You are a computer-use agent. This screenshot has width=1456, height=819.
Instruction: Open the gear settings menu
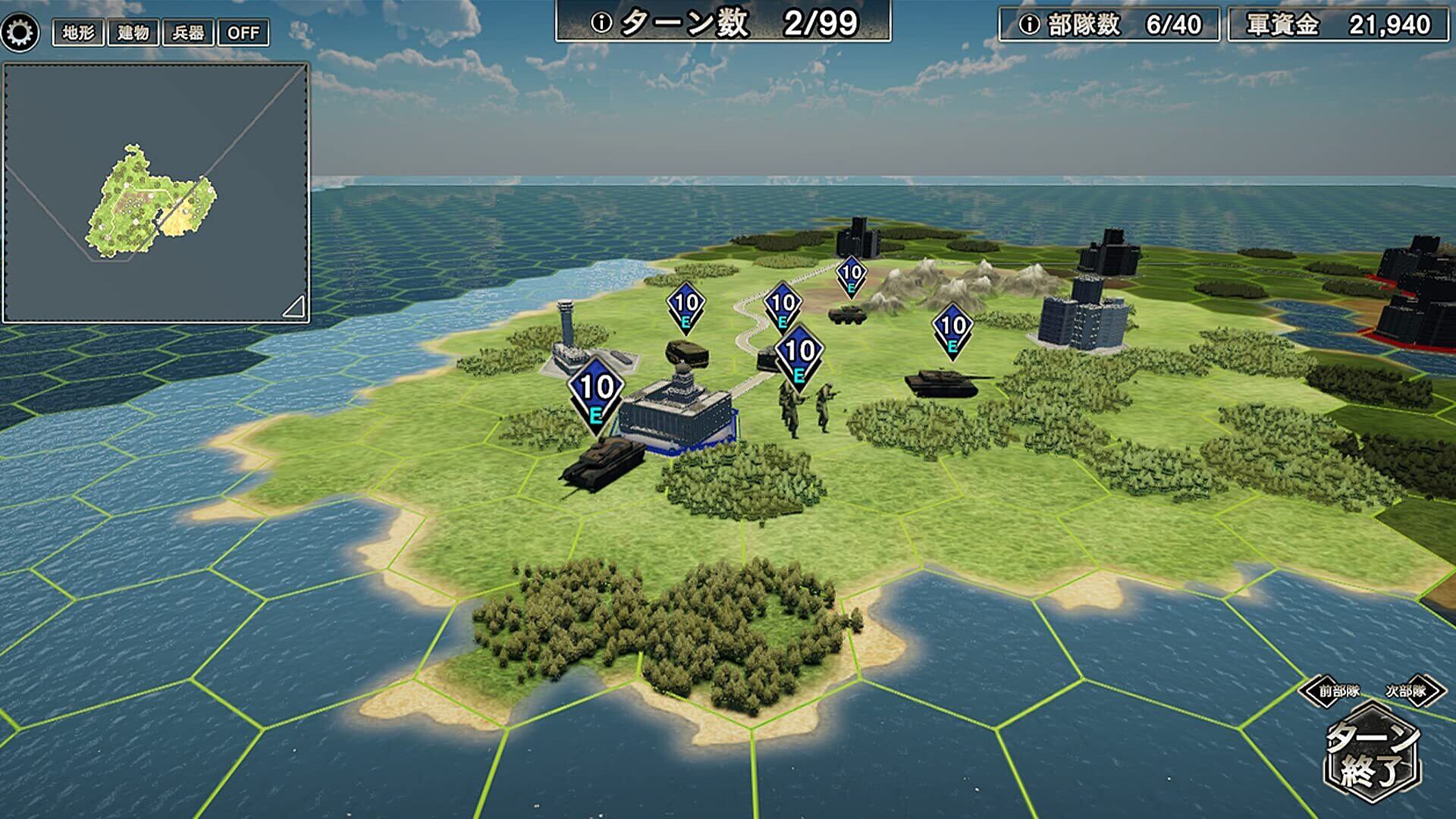pyautogui.click(x=20, y=33)
